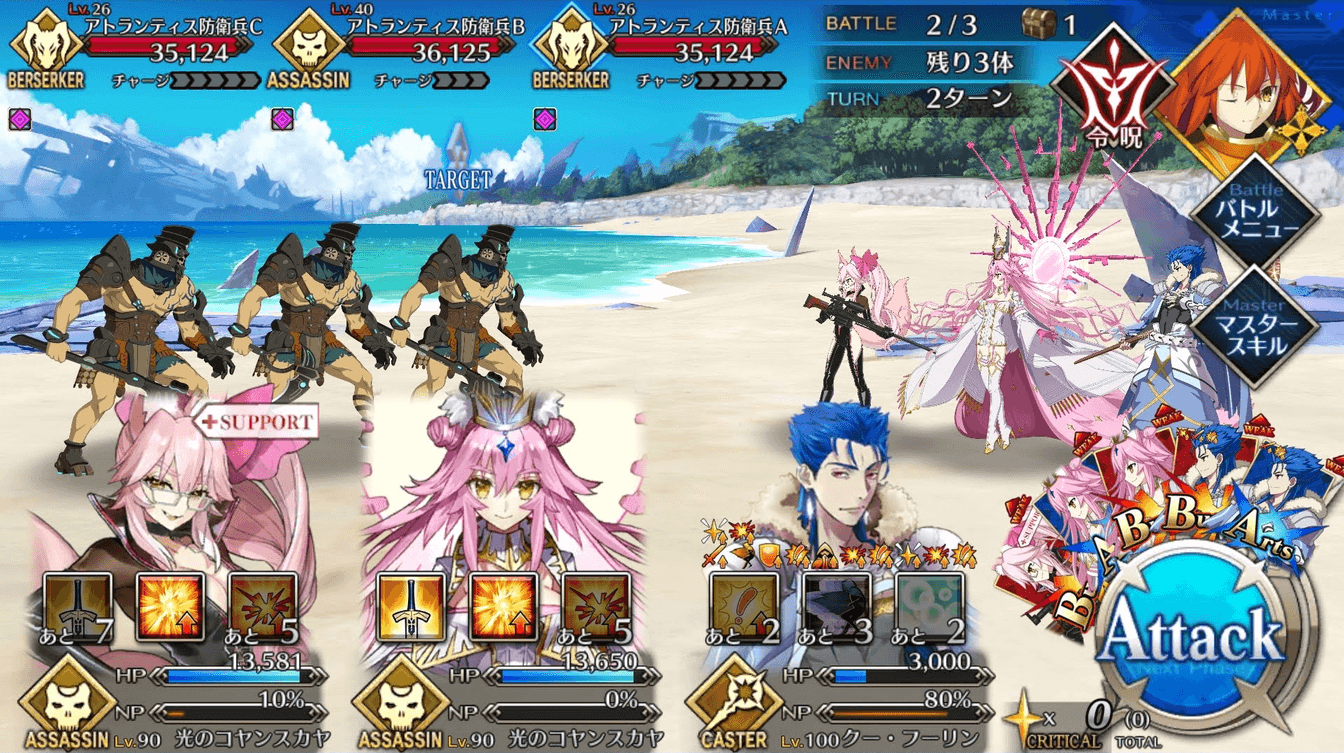Tap the blue Attack button

pos(1190,640)
